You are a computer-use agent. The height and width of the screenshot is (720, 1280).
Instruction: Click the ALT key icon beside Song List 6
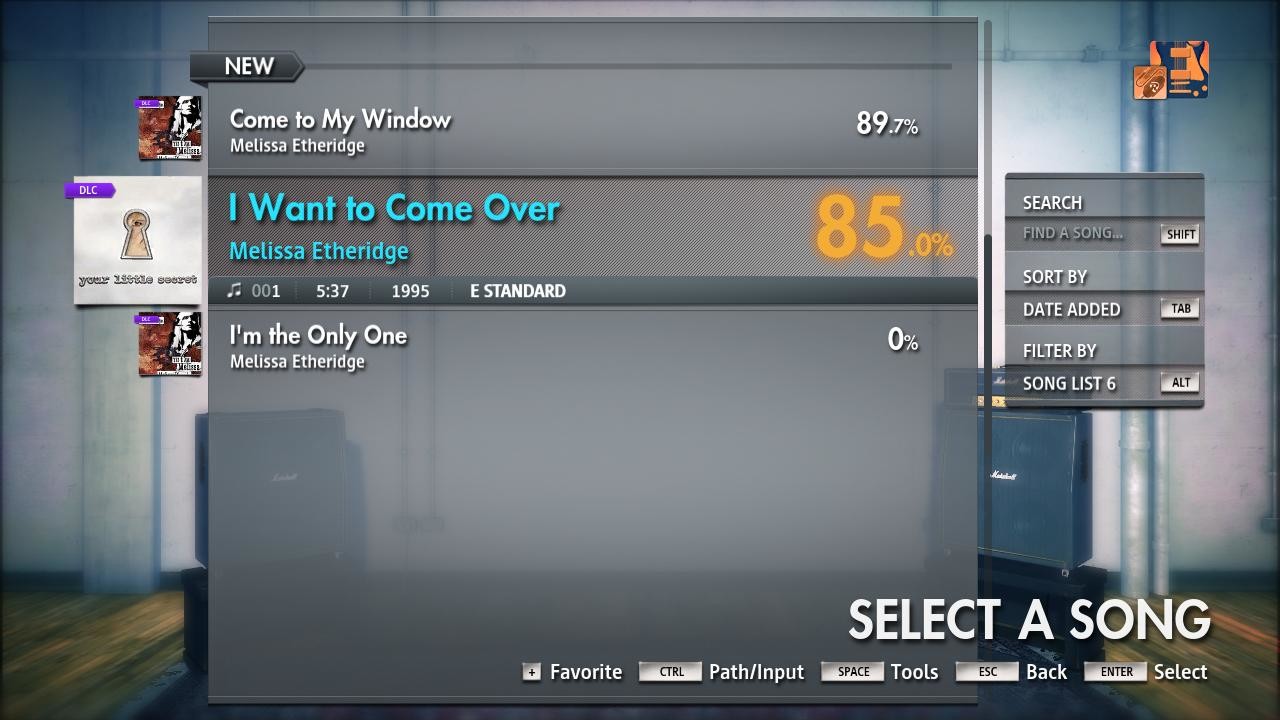coord(1179,382)
